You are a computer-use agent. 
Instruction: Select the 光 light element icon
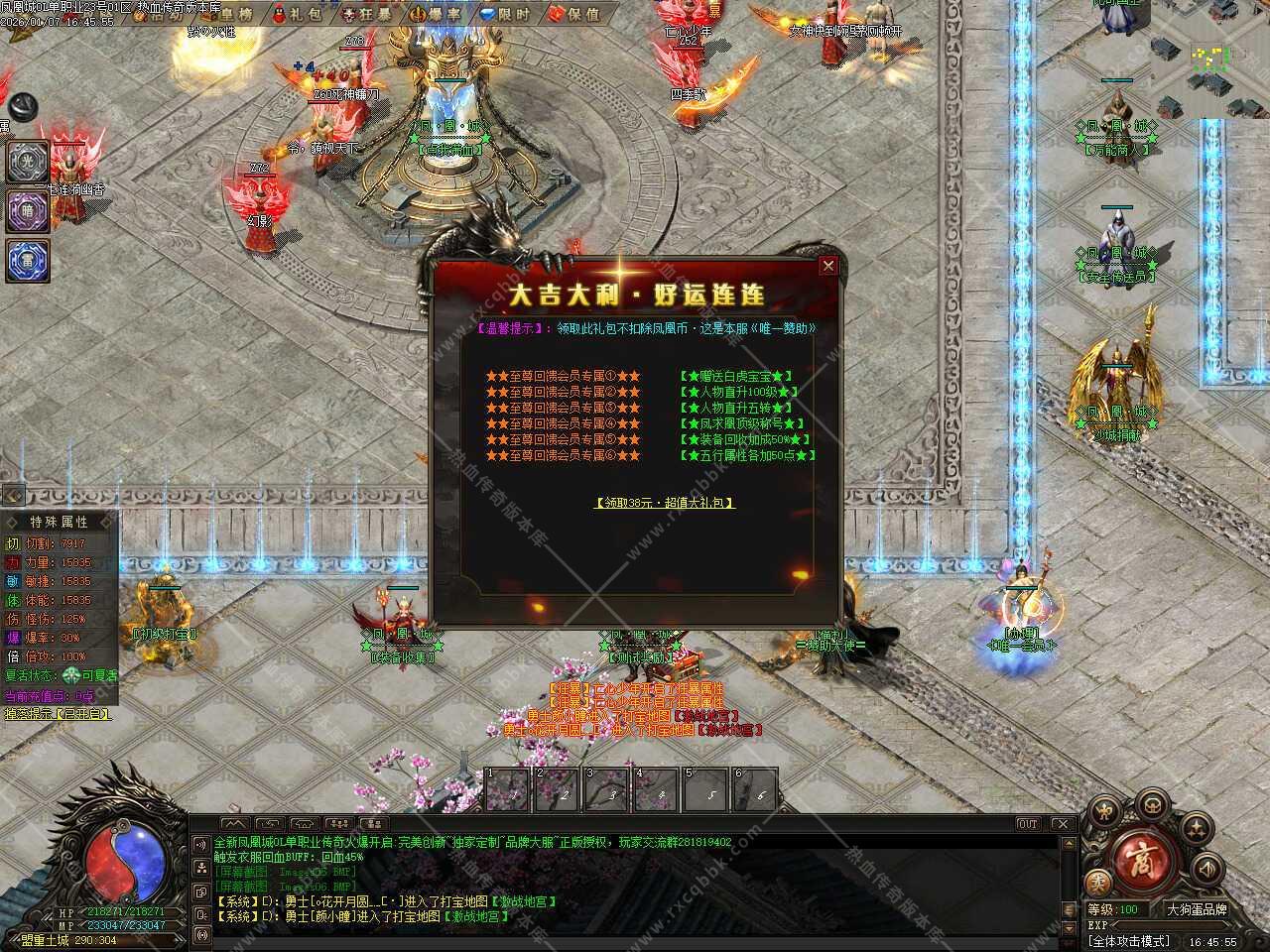point(28,161)
